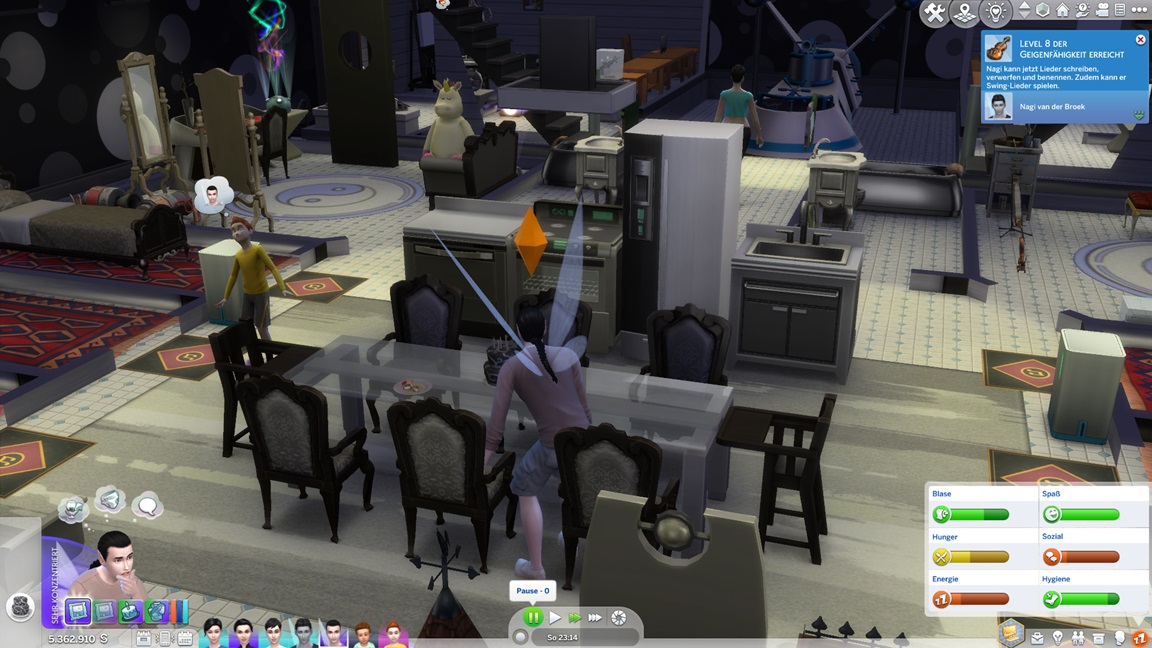Go to the home lot button
This screenshot has height=648, width=1152.
[x=1062, y=10]
